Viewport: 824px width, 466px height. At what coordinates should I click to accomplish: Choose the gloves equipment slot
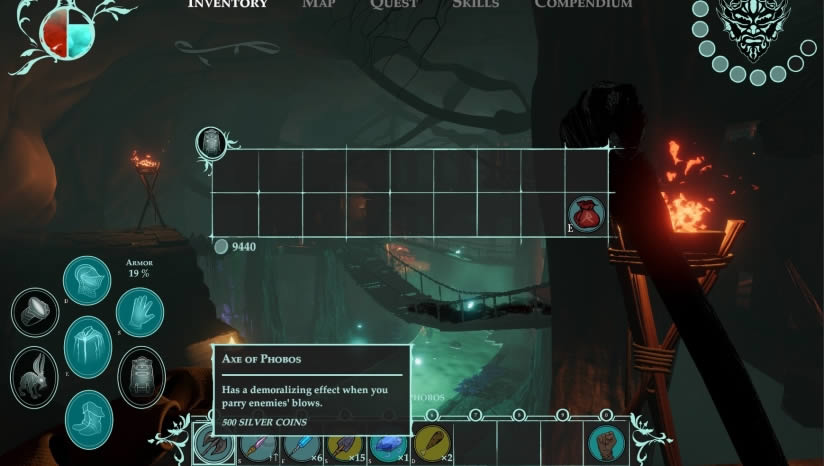coord(139,312)
